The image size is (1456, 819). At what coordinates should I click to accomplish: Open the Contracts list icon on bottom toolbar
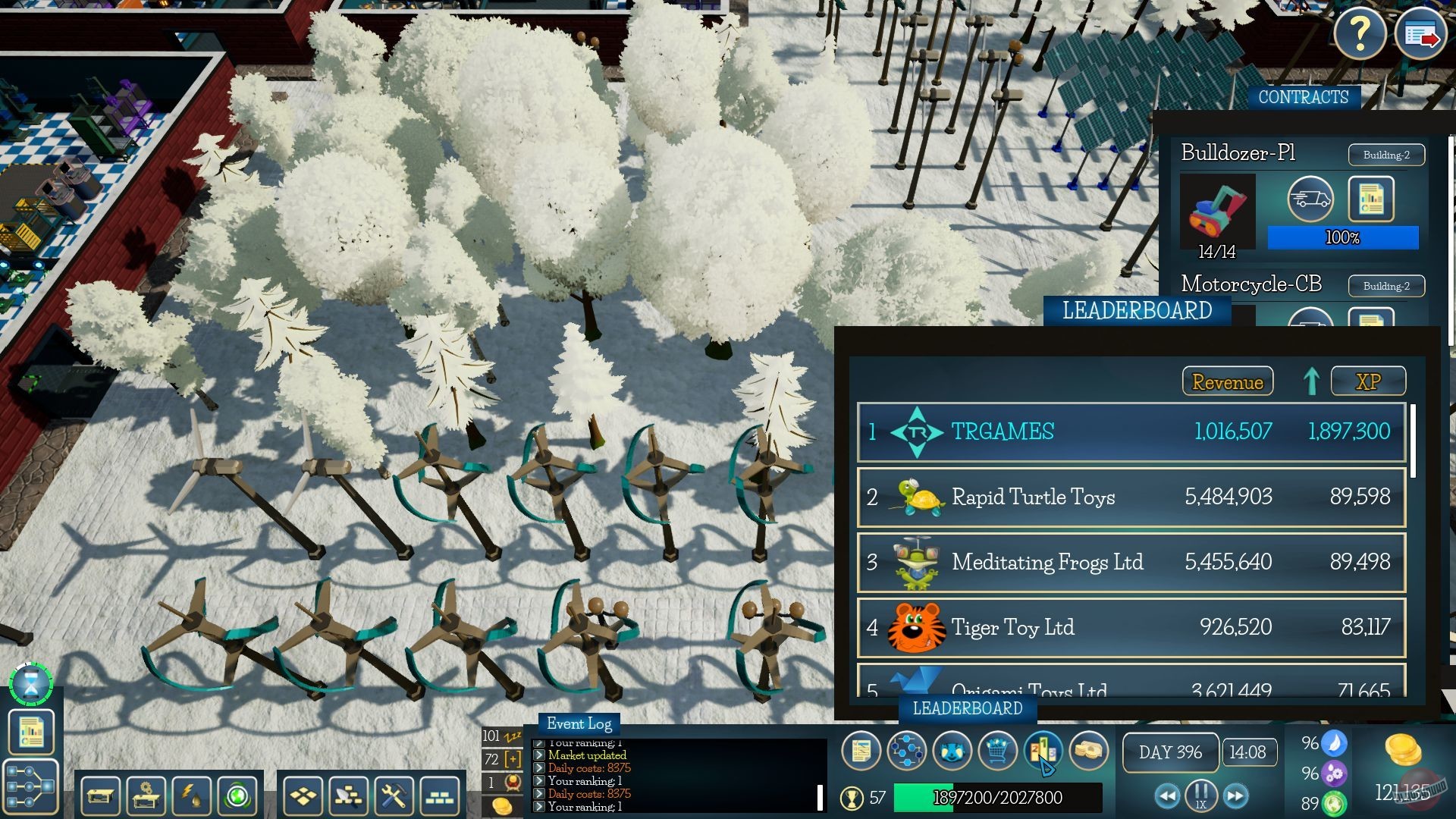tap(861, 752)
